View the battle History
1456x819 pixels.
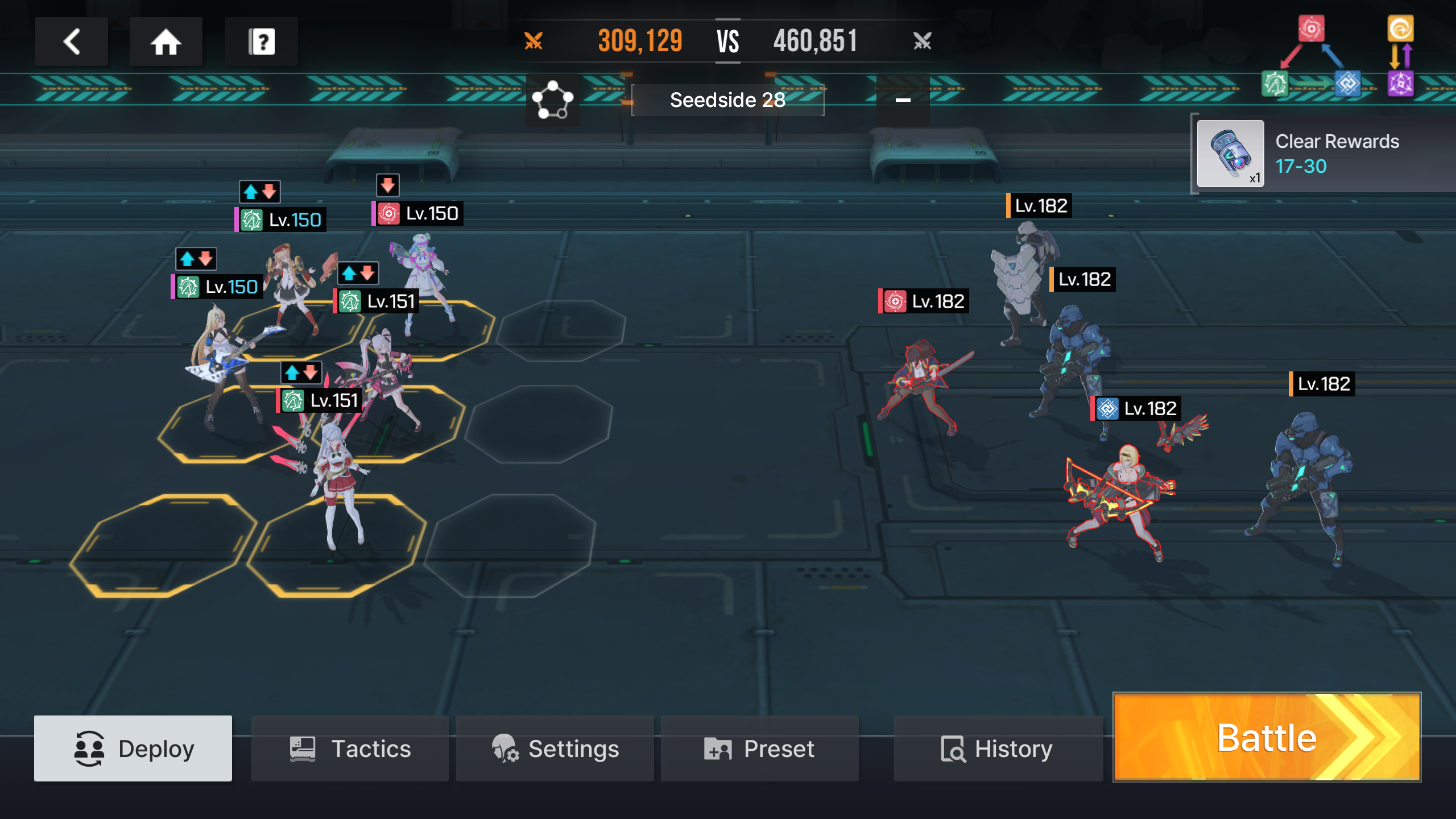998,748
